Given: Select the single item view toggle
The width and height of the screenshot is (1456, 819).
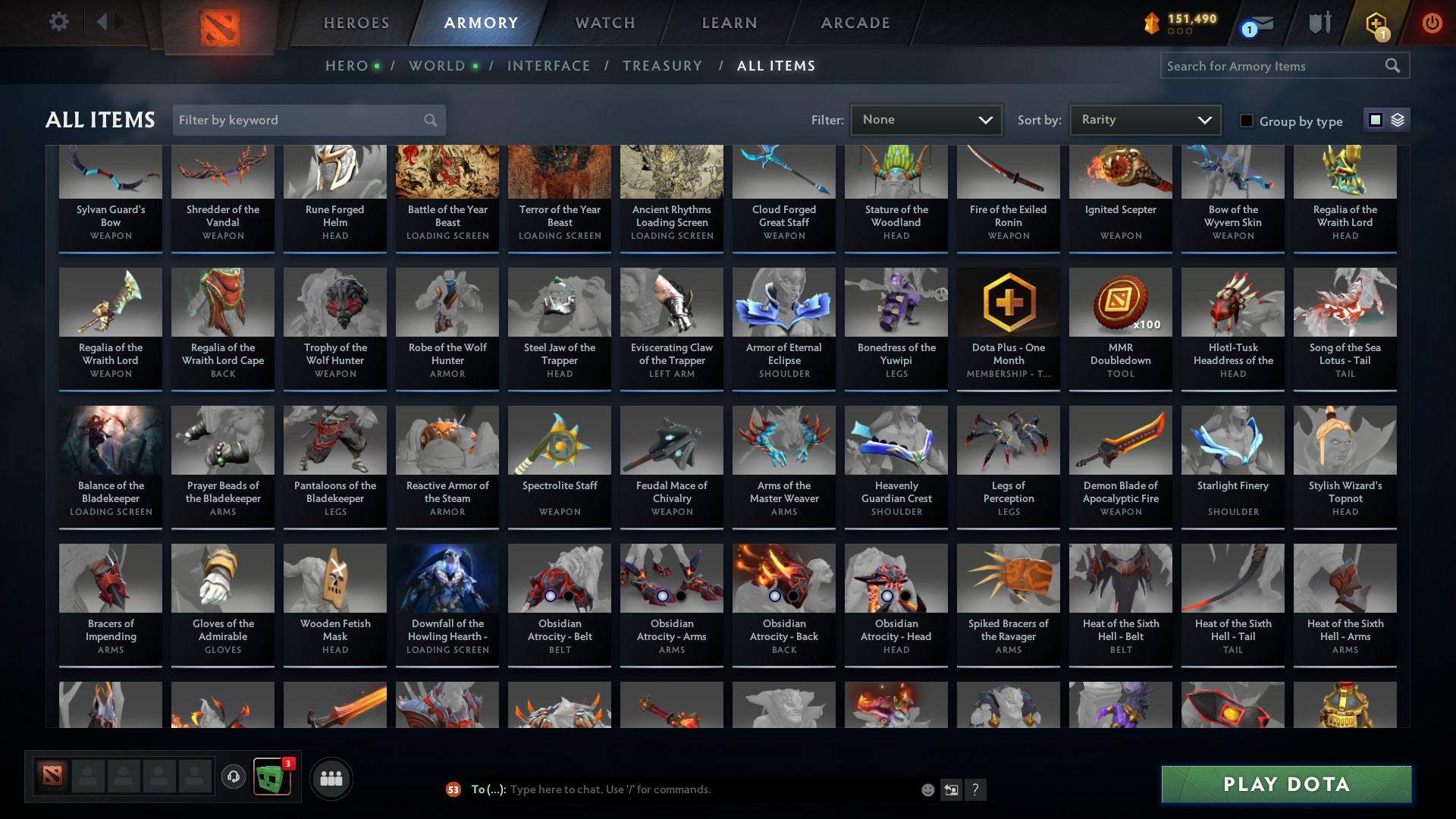Looking at the screenshot, I should 1375,120.
